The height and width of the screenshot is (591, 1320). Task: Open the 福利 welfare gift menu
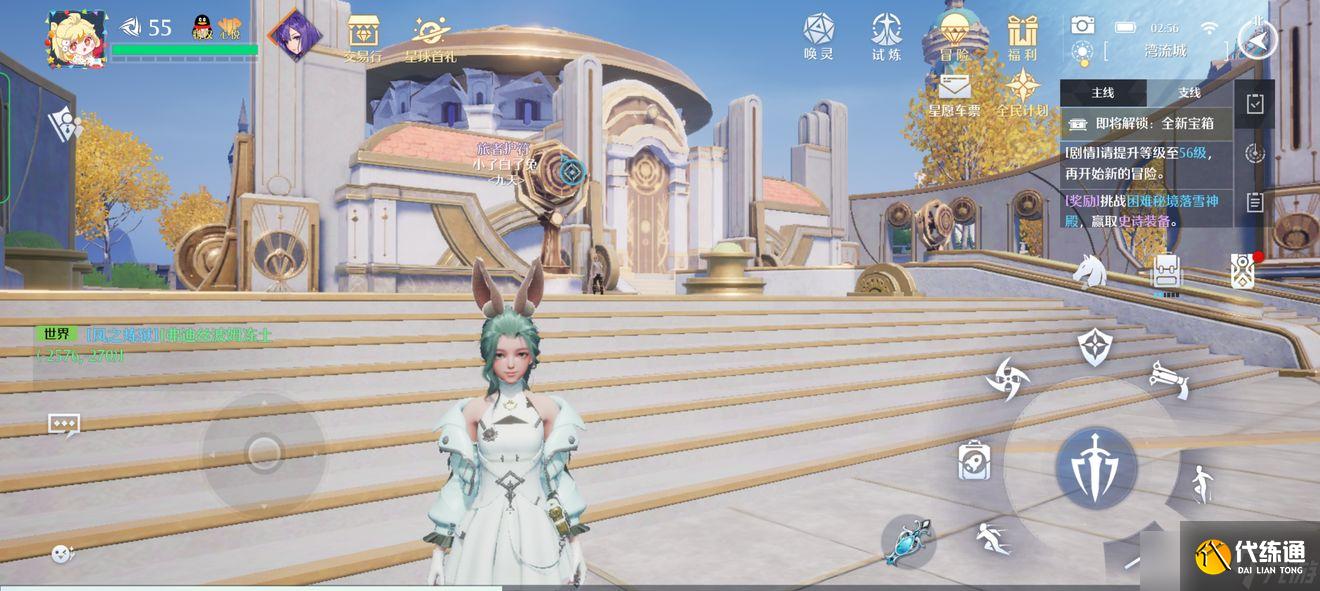pos(1022,38)
